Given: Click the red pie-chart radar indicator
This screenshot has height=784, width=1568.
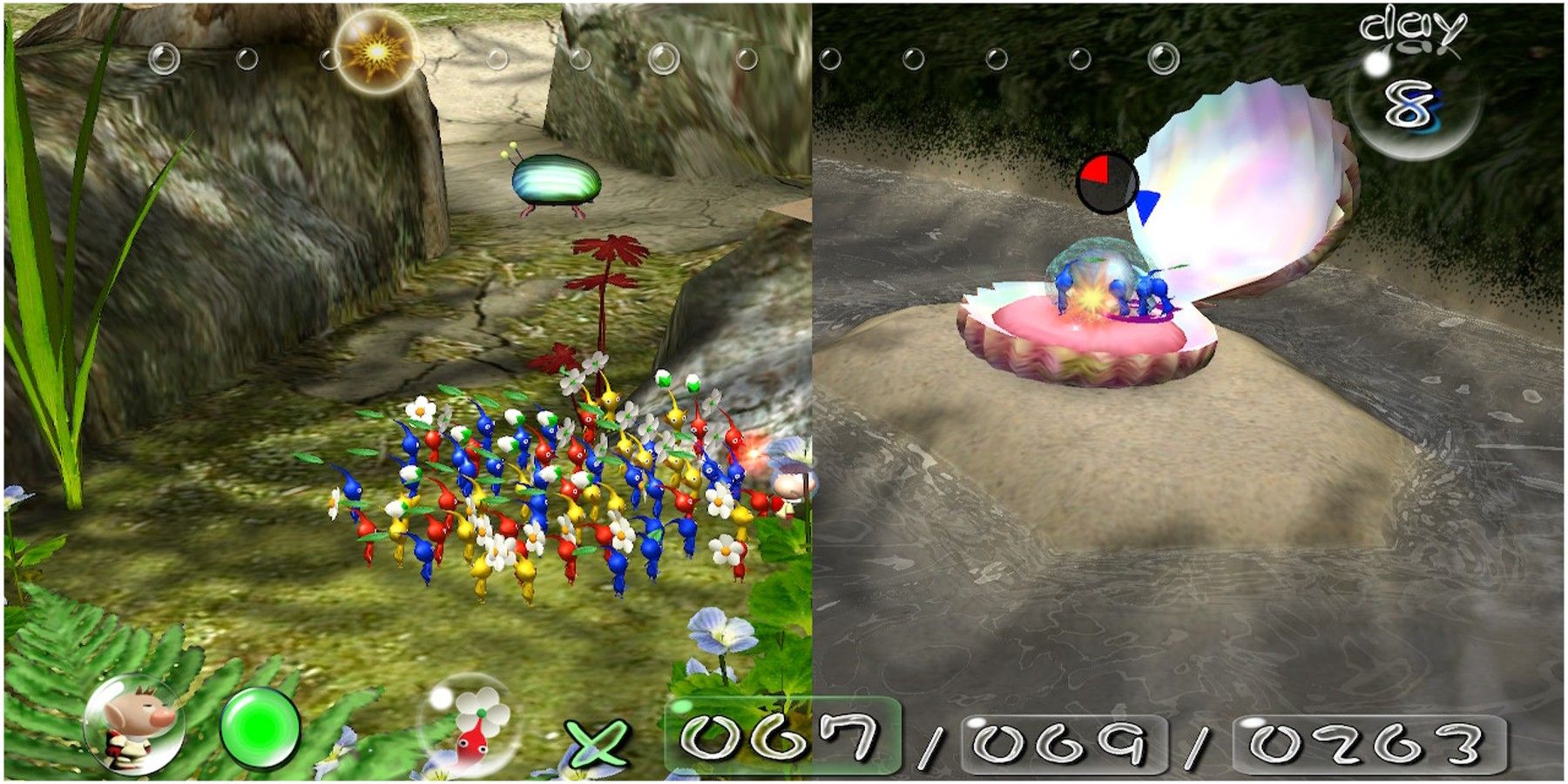Looking at the screenshot, I should tap(1101, 179).
